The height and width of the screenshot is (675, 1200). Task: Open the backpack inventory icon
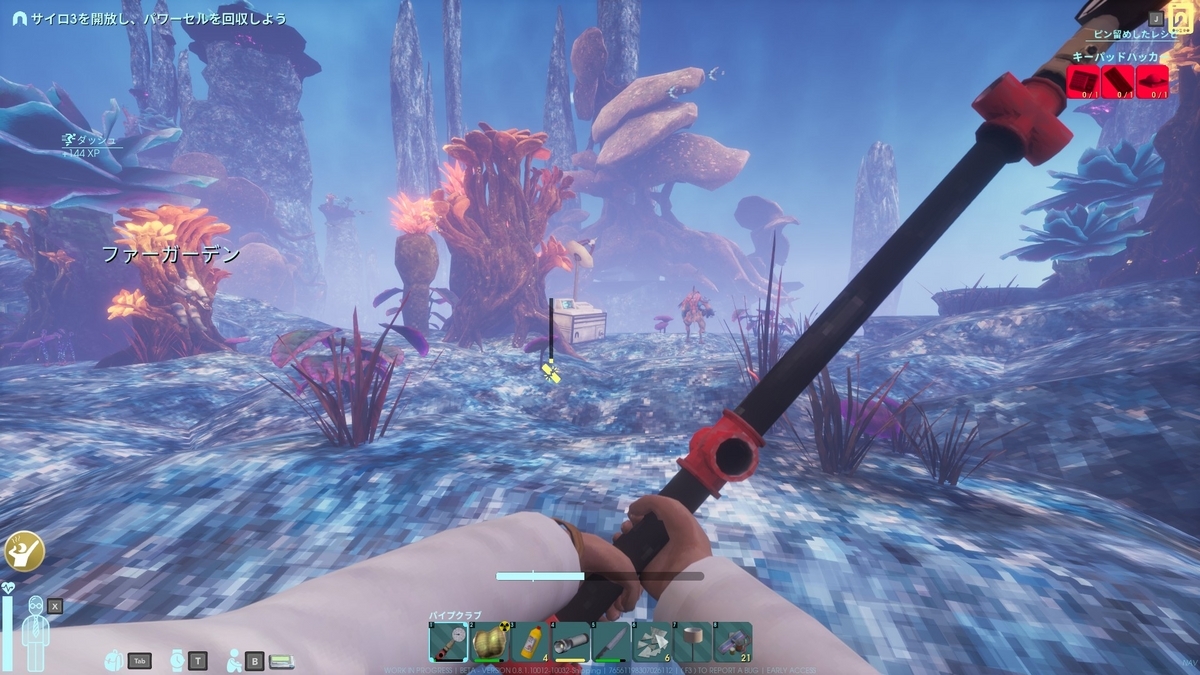[115, 660]
